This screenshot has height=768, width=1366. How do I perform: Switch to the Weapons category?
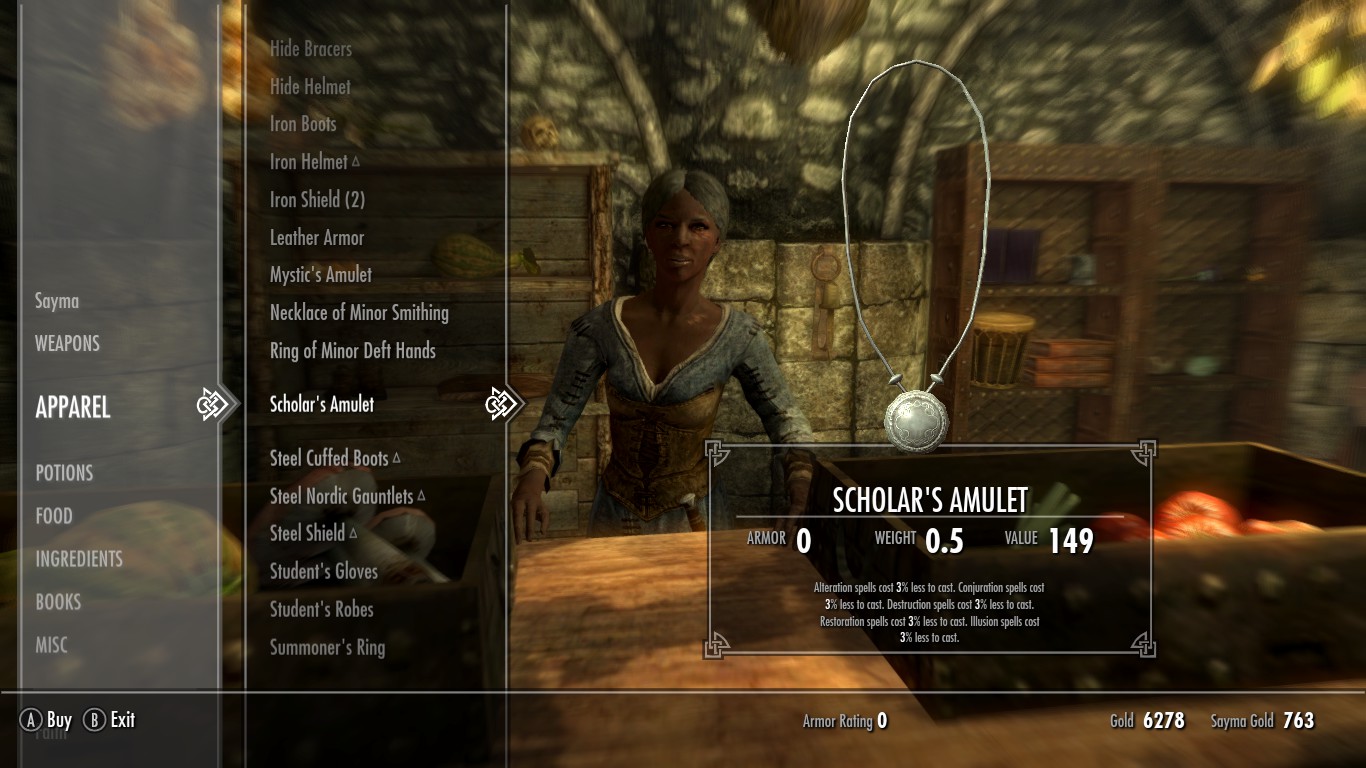click(67, 344)
